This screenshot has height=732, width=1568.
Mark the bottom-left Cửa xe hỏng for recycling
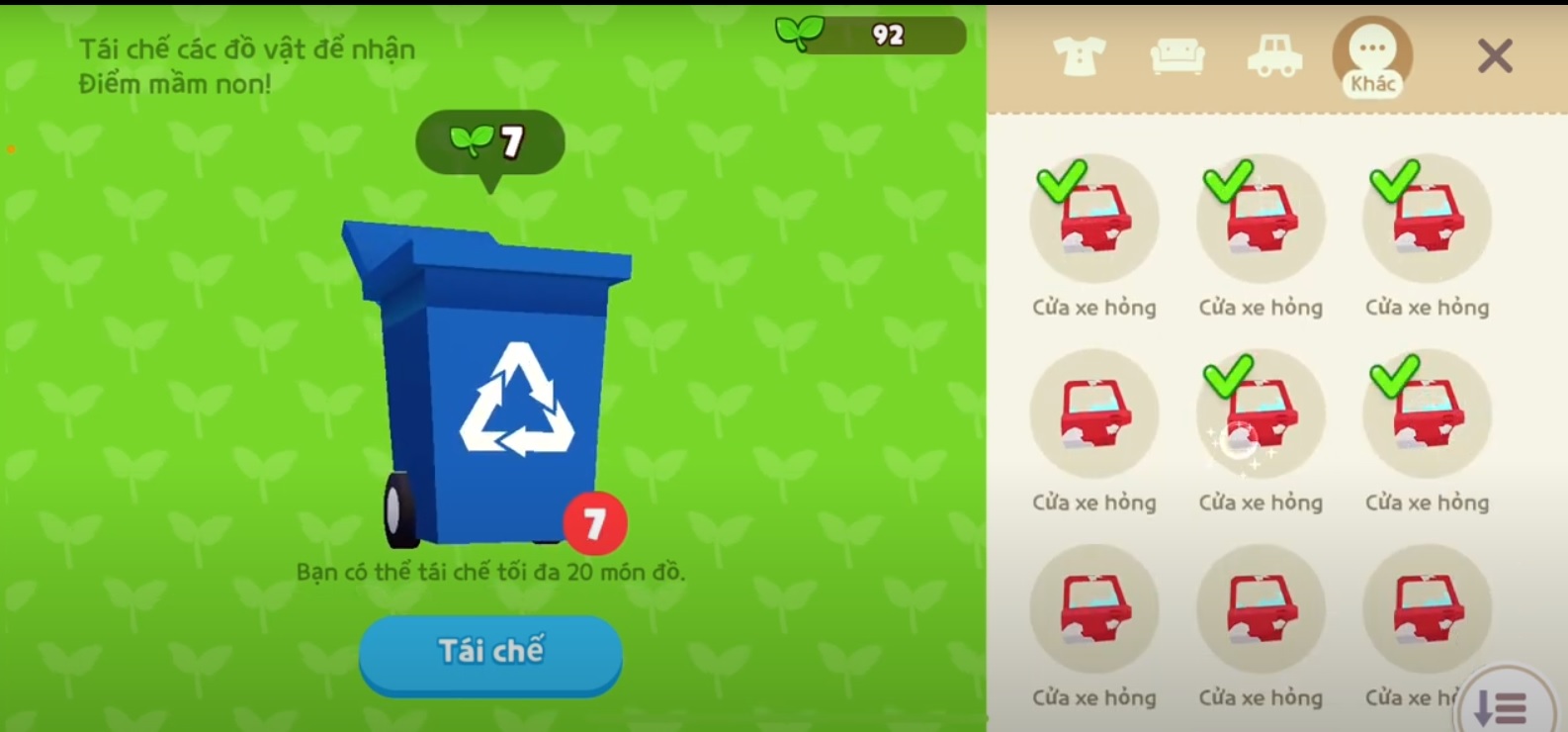[x=1094, y=609]
